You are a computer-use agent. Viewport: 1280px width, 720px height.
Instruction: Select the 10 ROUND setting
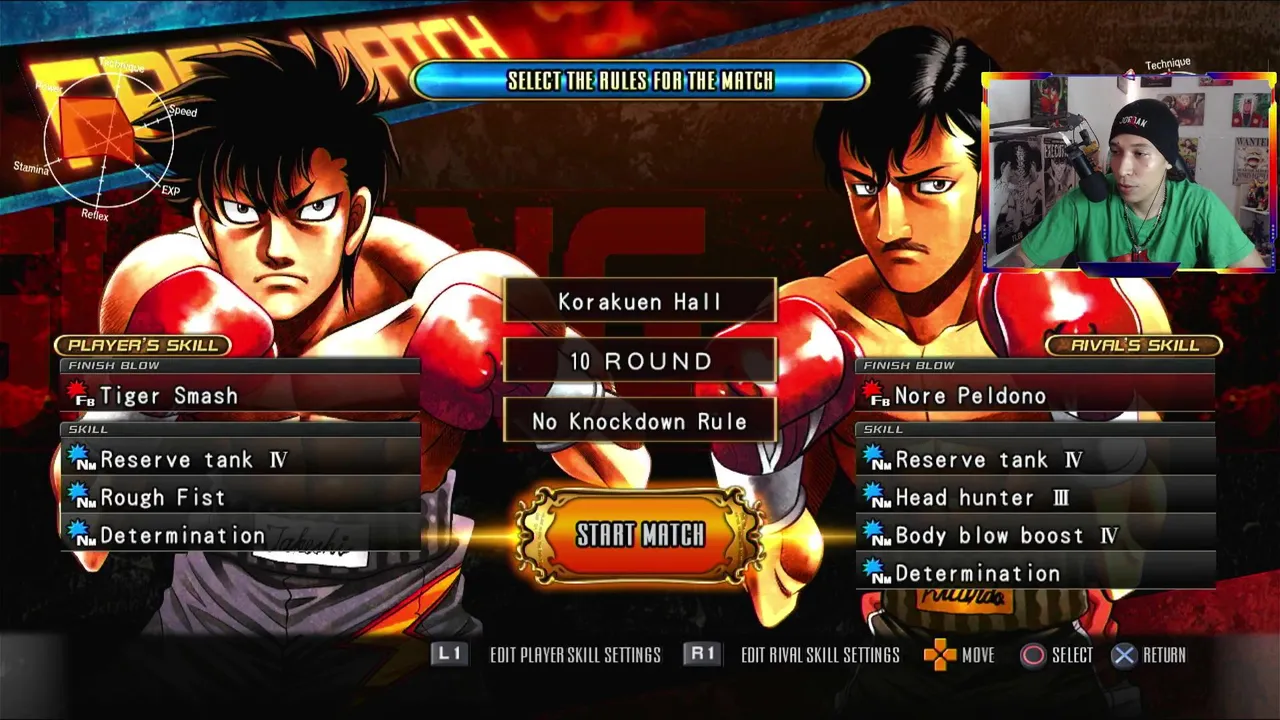[640, 361]
